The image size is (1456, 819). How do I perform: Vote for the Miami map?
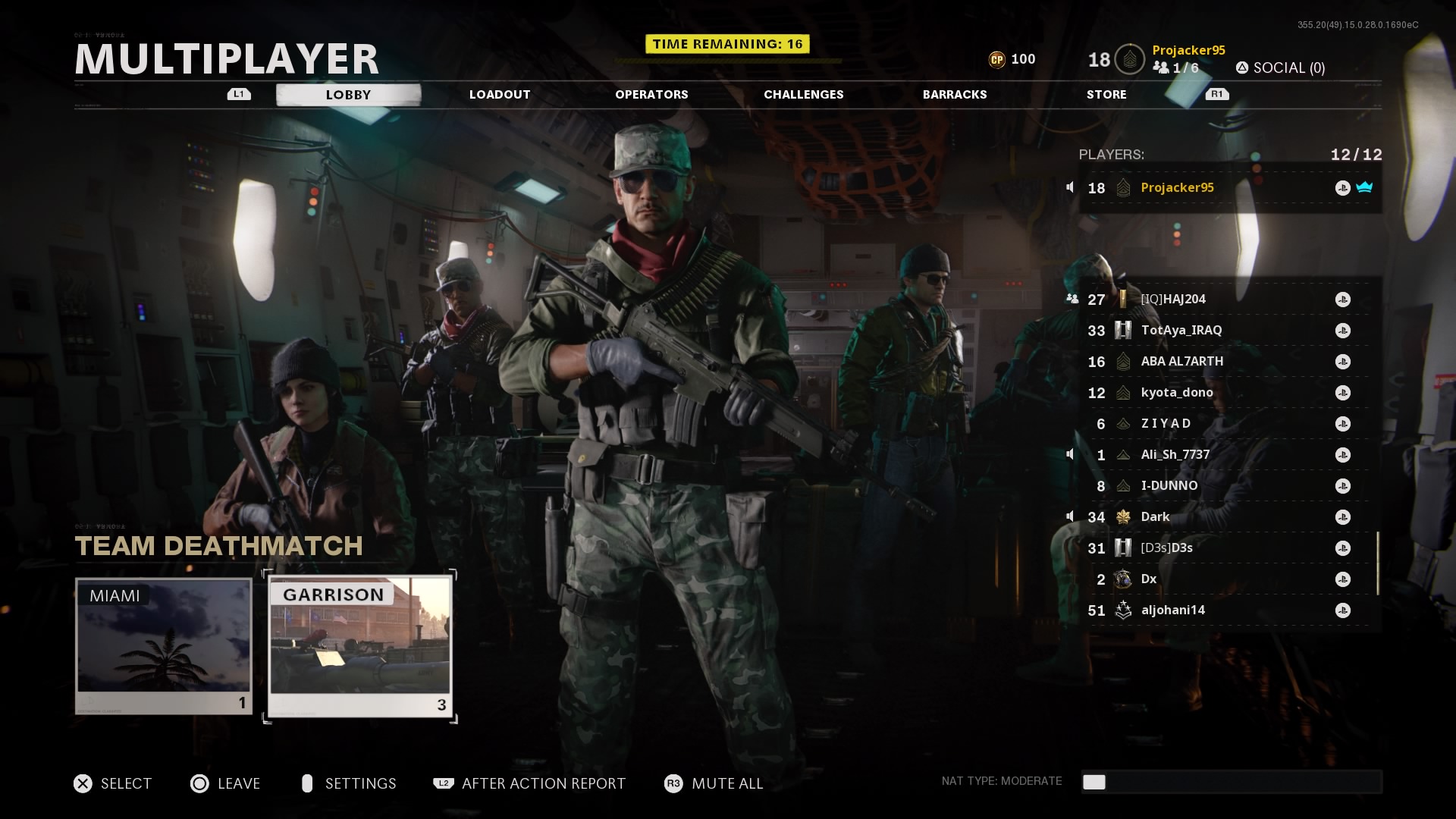pos(164,645)
